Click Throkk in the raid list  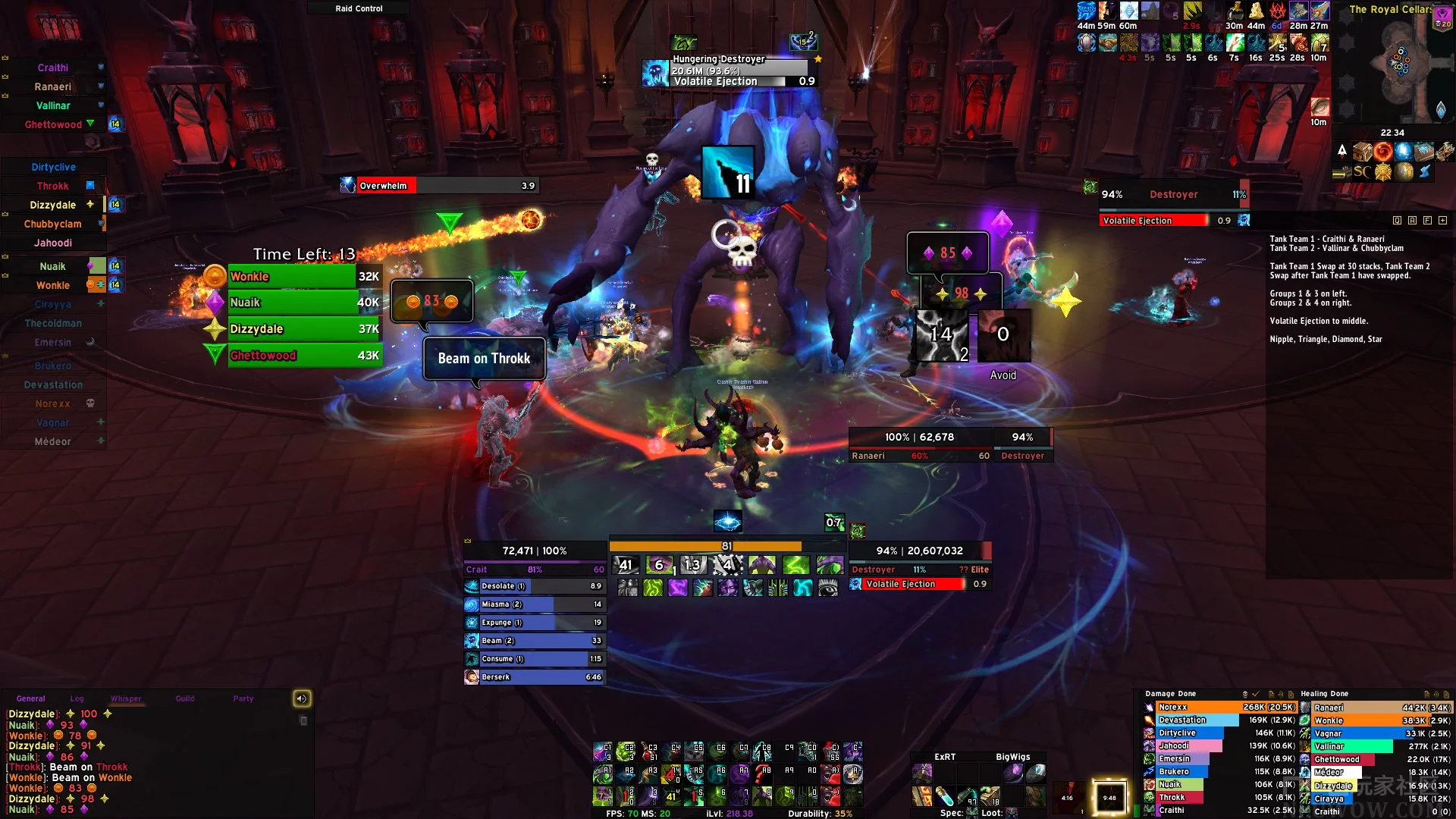[53, 186]
